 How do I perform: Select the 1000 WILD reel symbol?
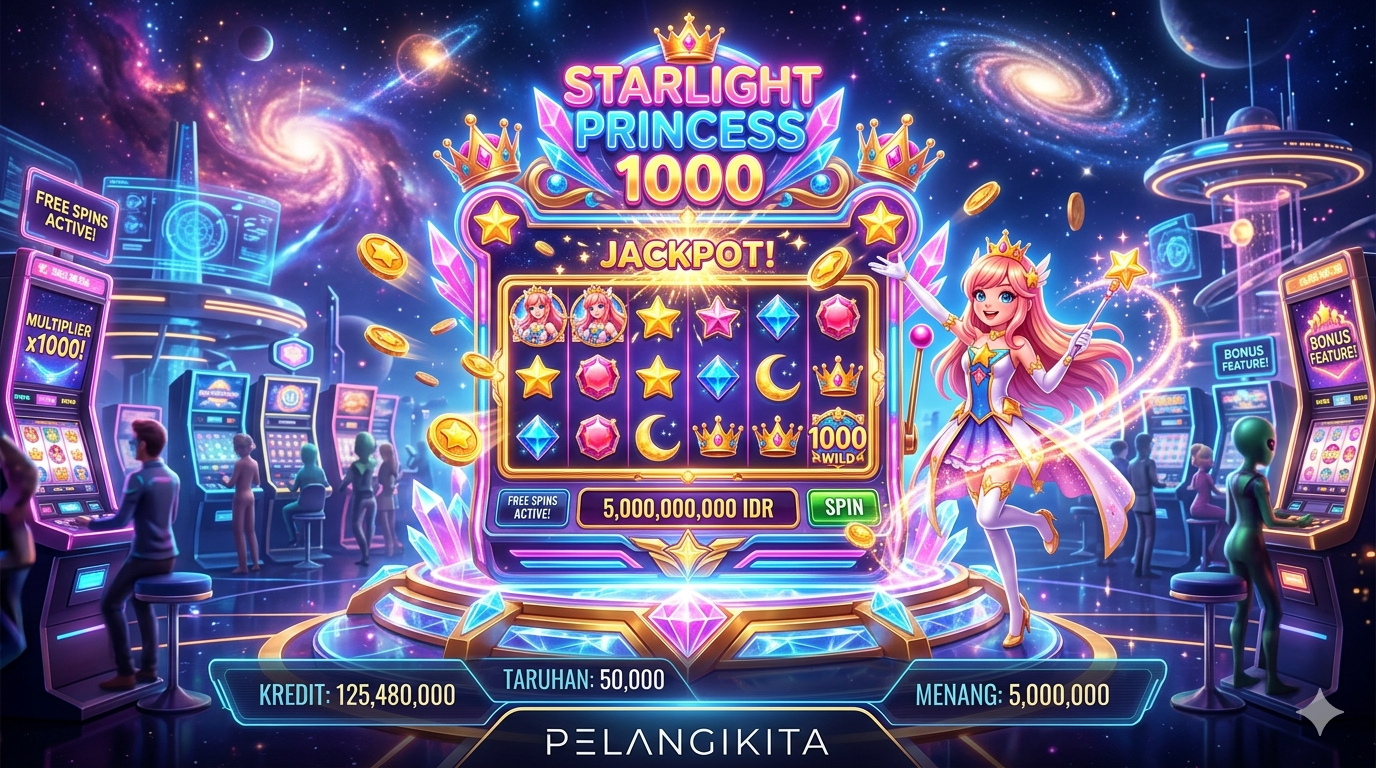(x=838, y=436)
